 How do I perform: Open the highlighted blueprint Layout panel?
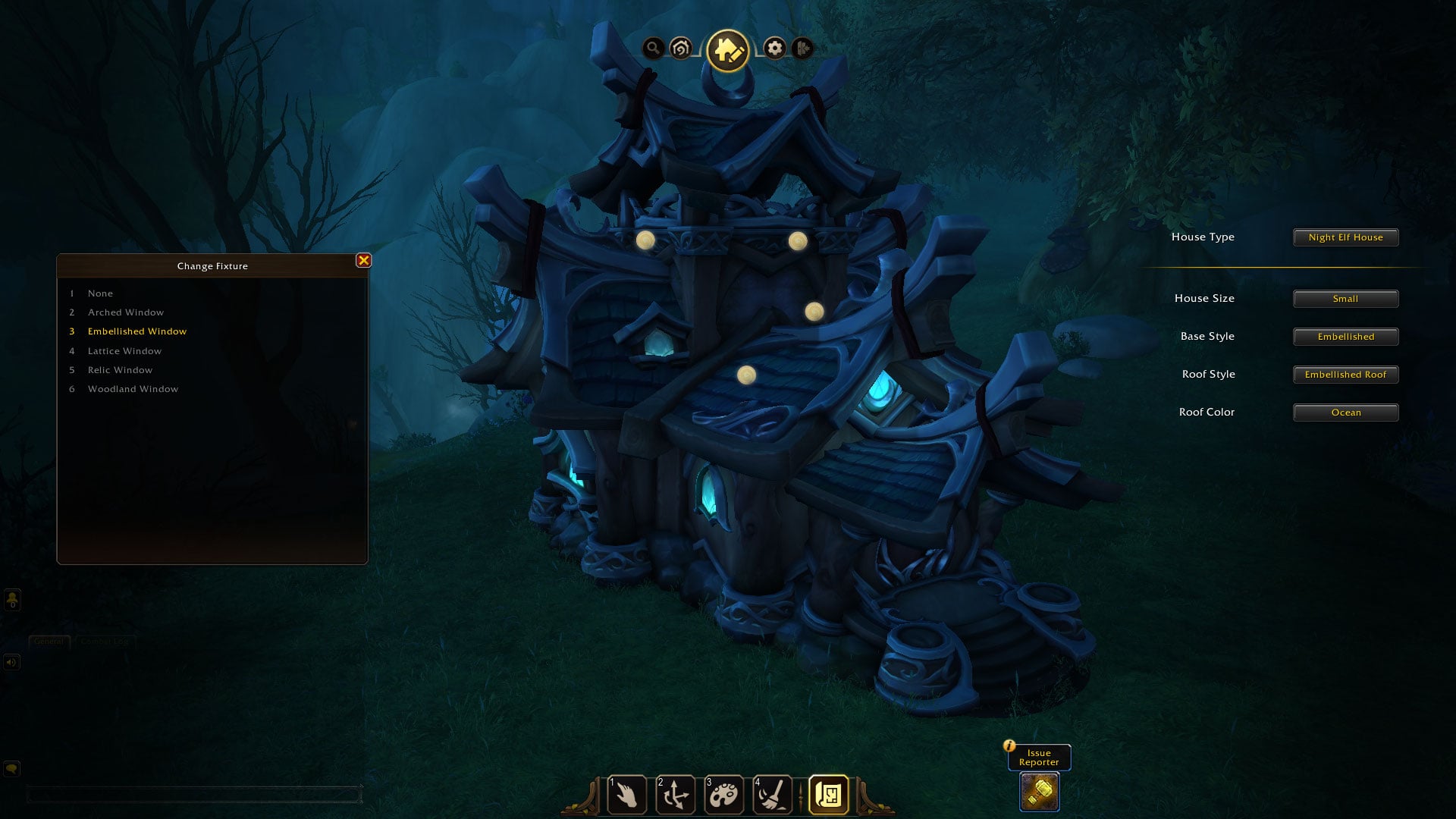click(x=829, y=792)
